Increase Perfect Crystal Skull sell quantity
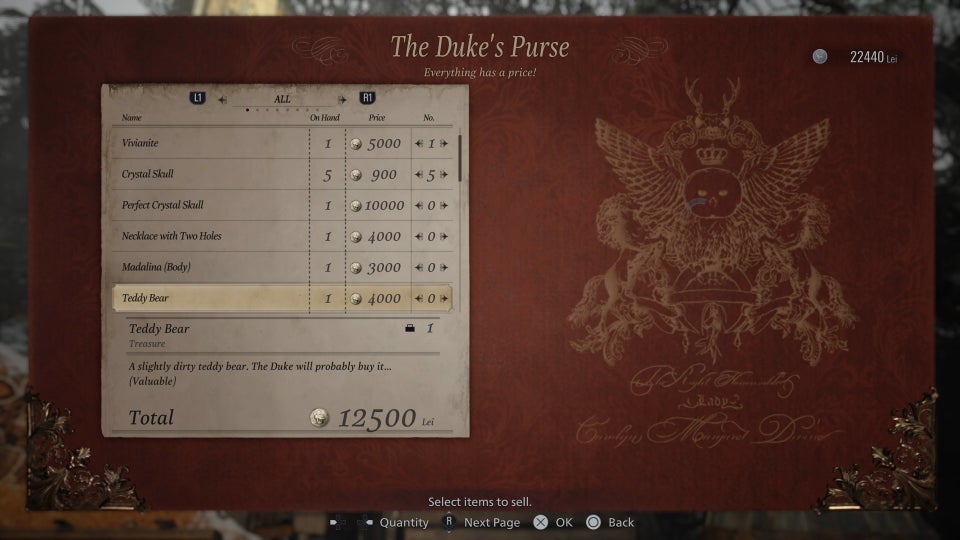This screenshot has height=540, width=960. coord(444,206)
